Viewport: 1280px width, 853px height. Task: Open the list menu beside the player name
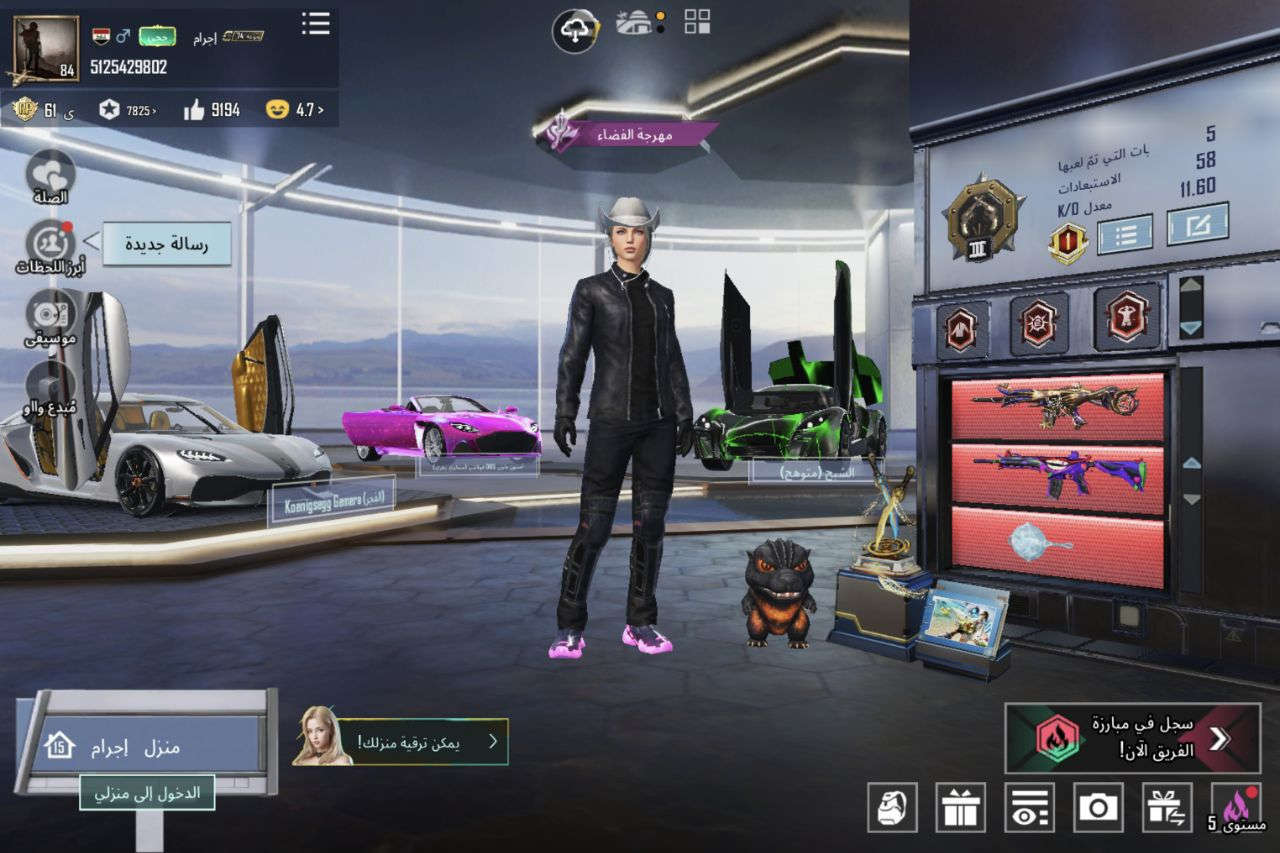pos(316,24)
